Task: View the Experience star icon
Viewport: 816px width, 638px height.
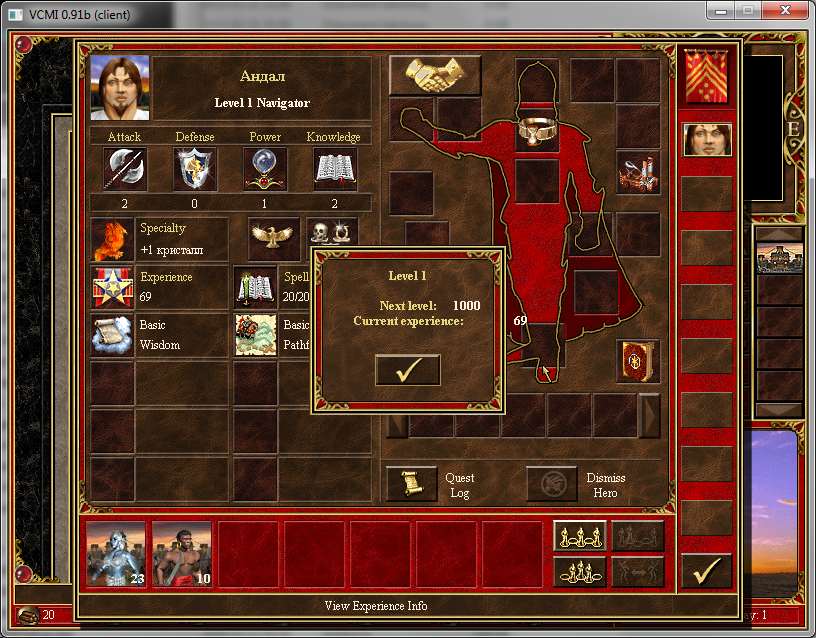Action: (x=111, y=287)
